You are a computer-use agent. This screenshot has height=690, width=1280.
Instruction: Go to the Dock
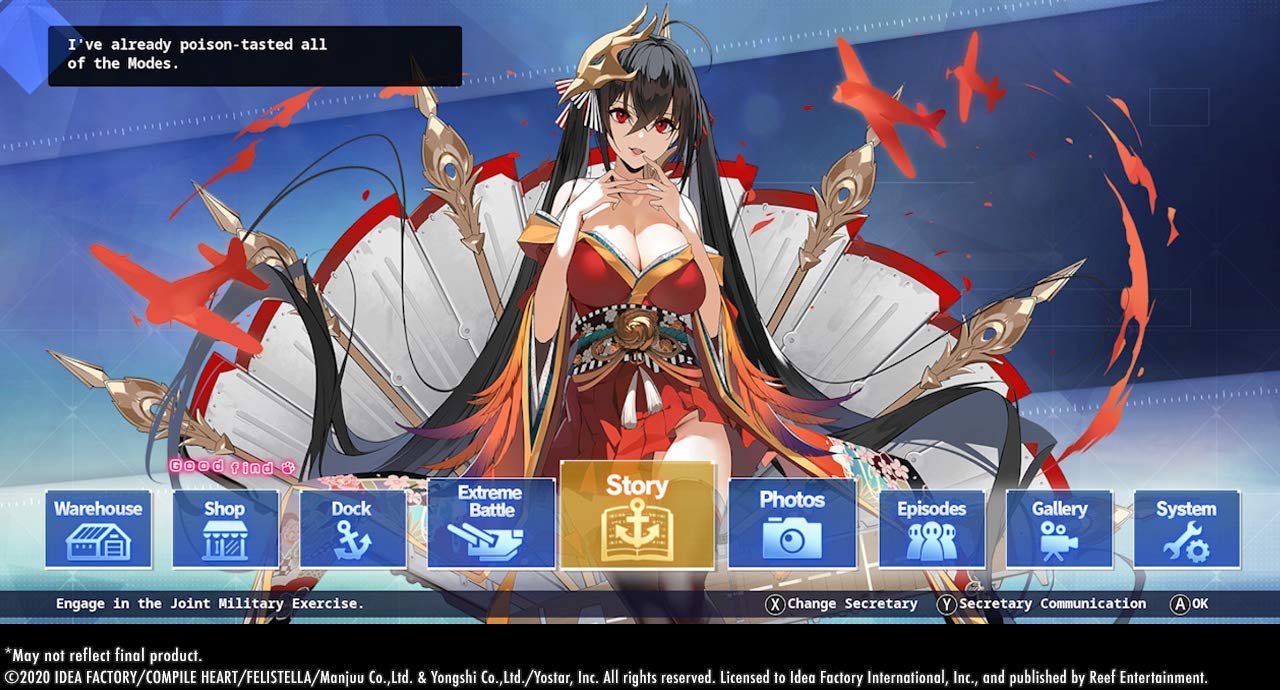click(352, 529)
